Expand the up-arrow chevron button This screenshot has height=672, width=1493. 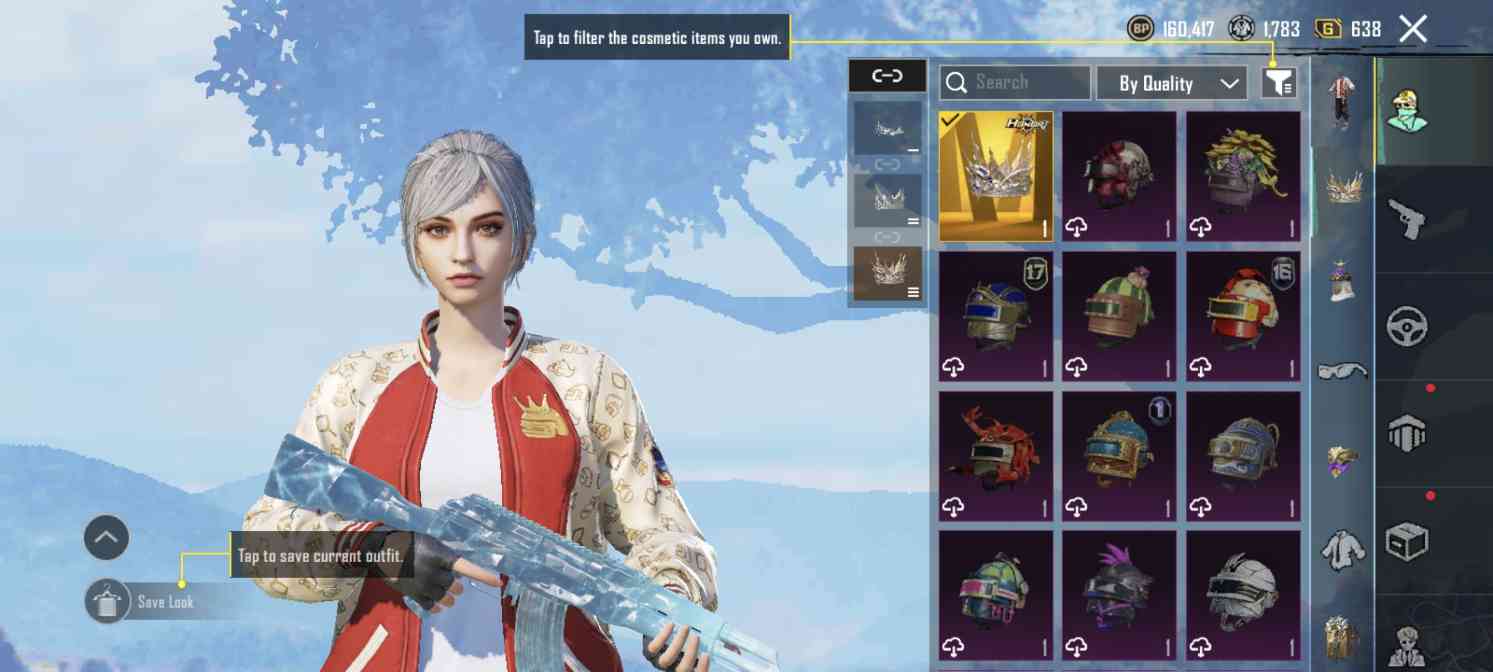[x=106, y=538]
